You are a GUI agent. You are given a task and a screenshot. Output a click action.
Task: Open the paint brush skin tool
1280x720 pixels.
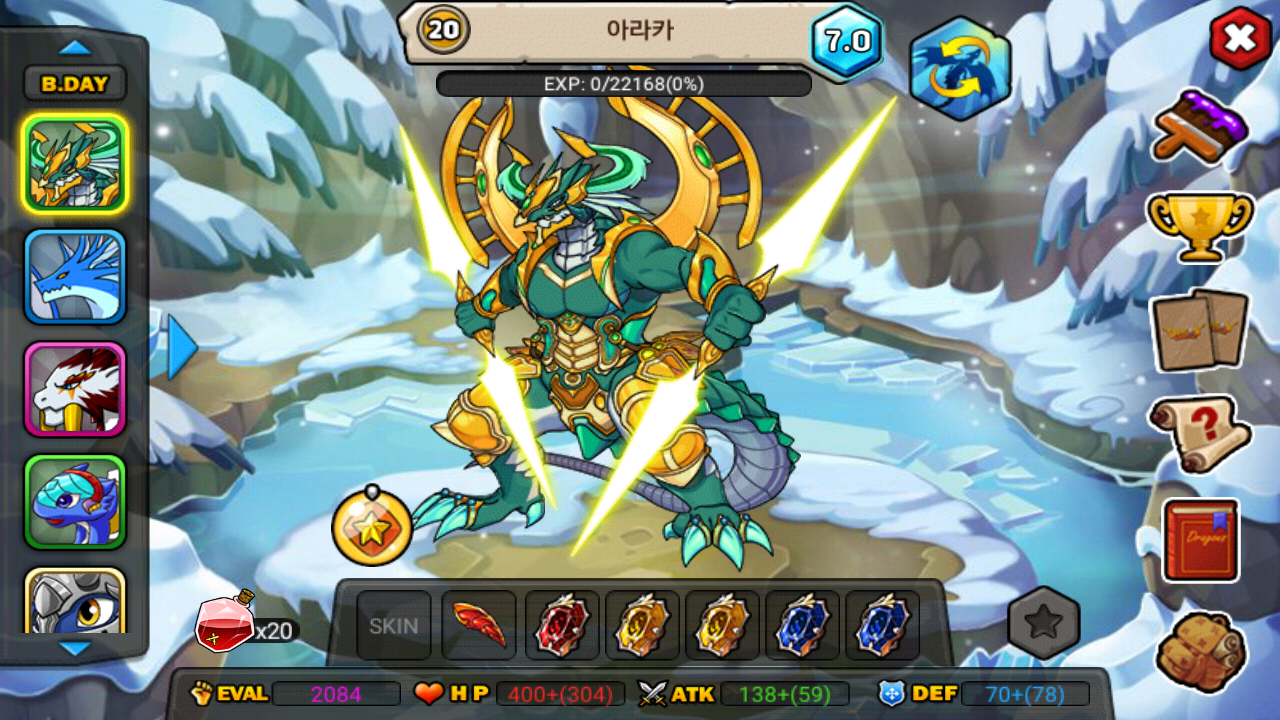(x=1200, y=125)
